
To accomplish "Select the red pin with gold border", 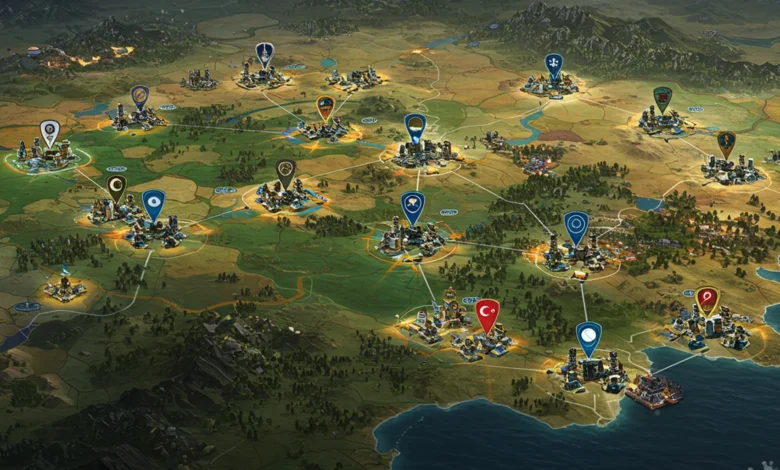I will point(707,299).
